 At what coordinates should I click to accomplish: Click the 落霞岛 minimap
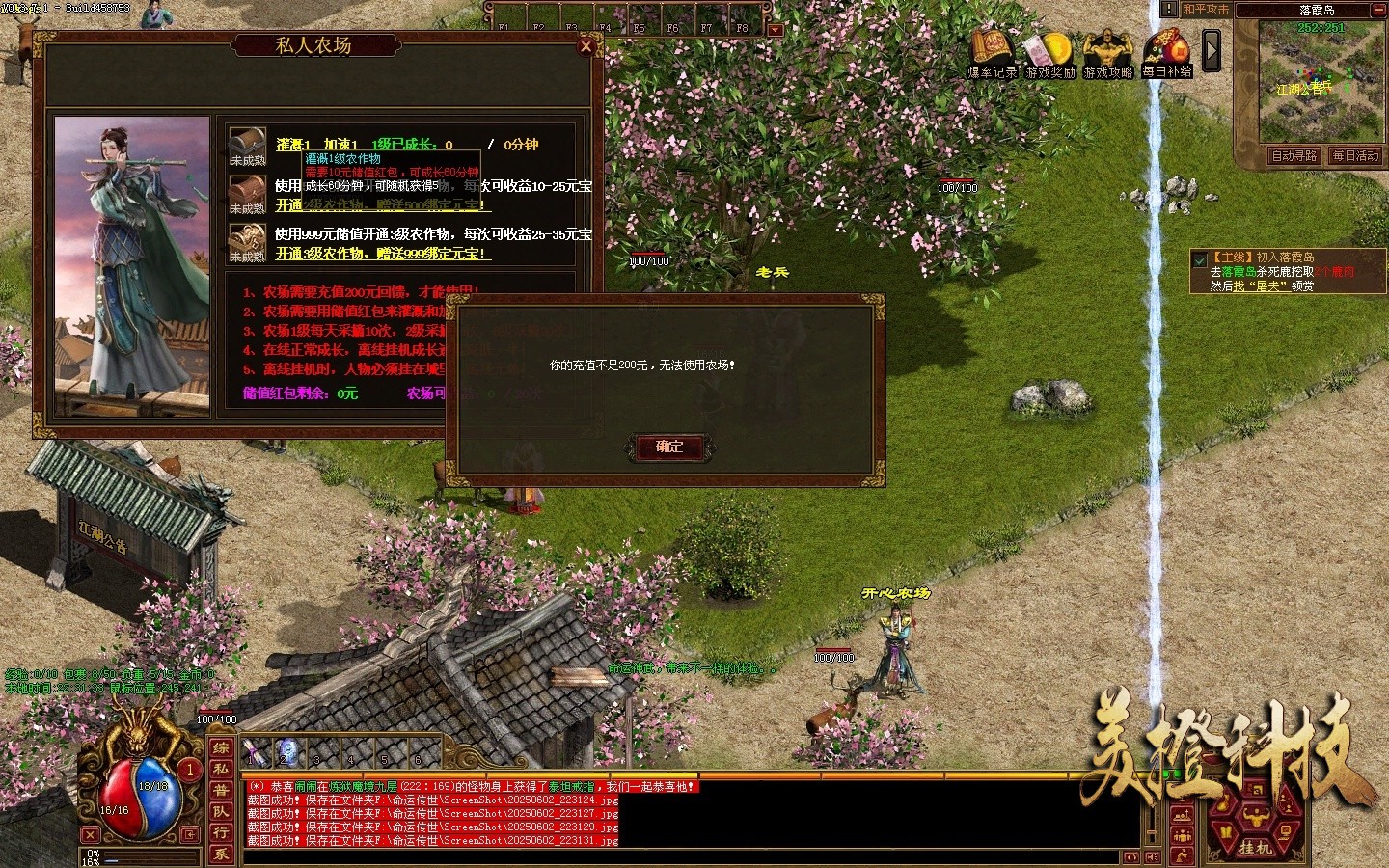pyautogui.click(x=1320, y=82)
